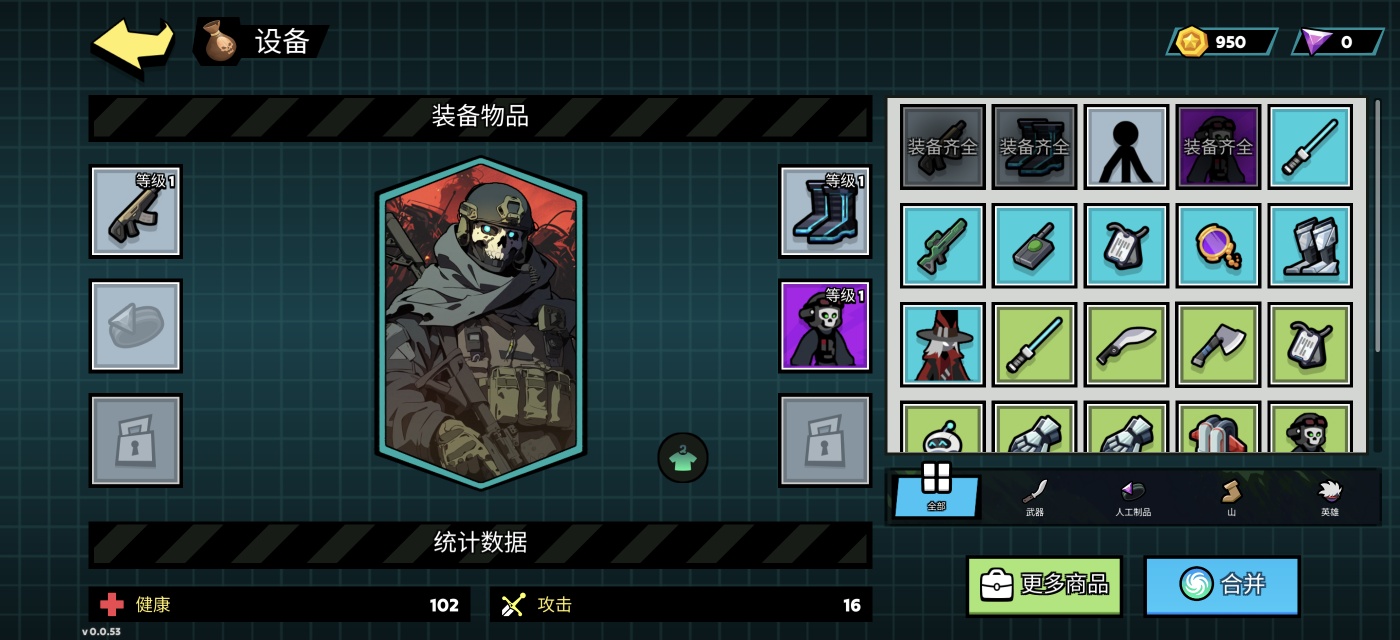Select the 英雄 heroes tab

click(x=1329, y=496)
